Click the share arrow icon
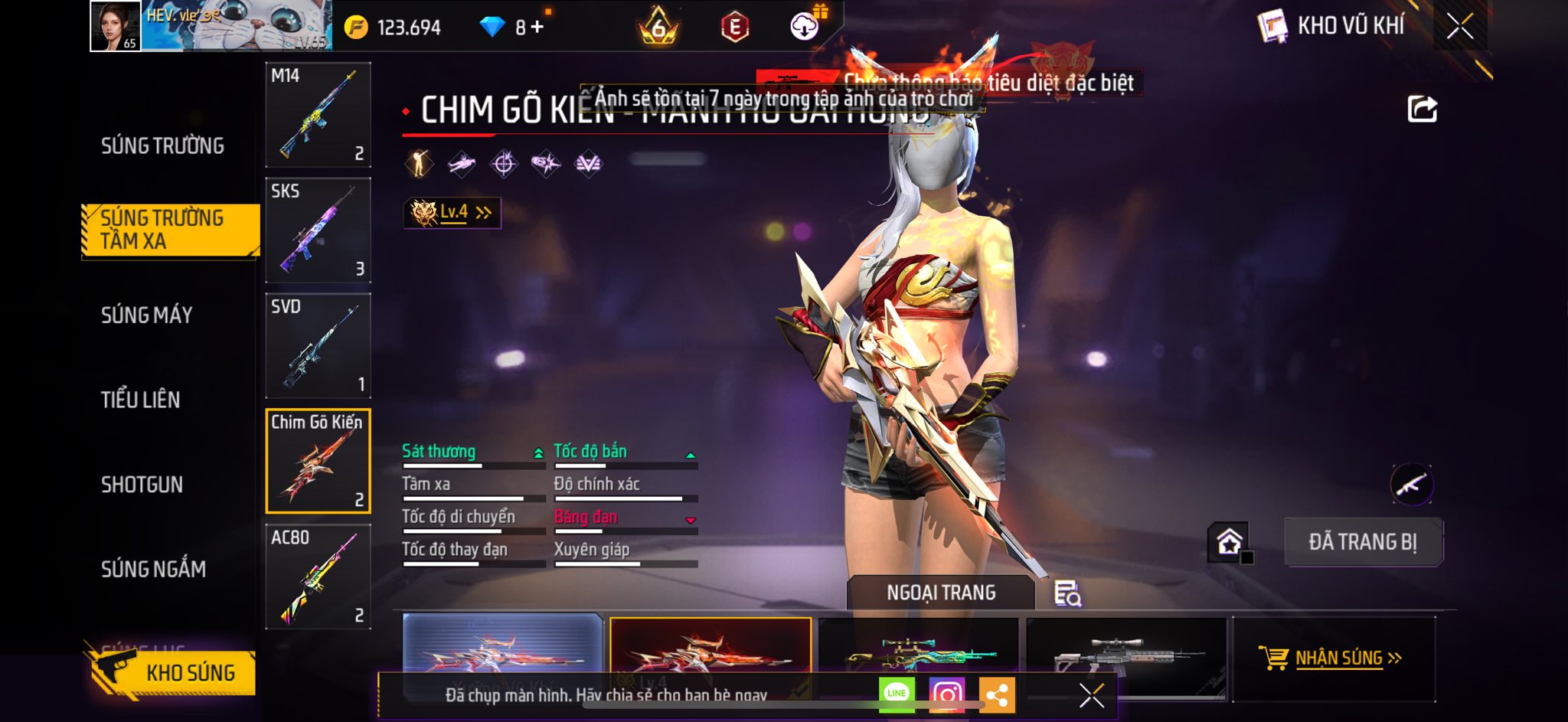 click(1422, 109)
